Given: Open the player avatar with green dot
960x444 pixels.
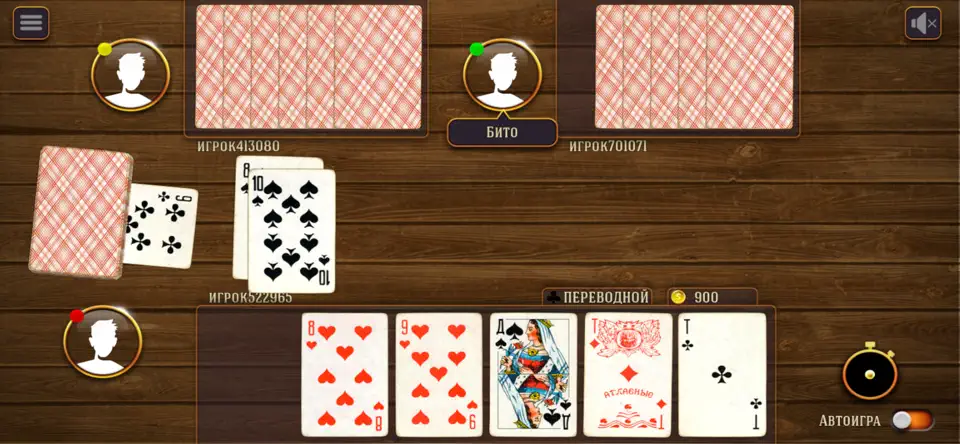Looking at the screenshot, I should pos(502,75).
